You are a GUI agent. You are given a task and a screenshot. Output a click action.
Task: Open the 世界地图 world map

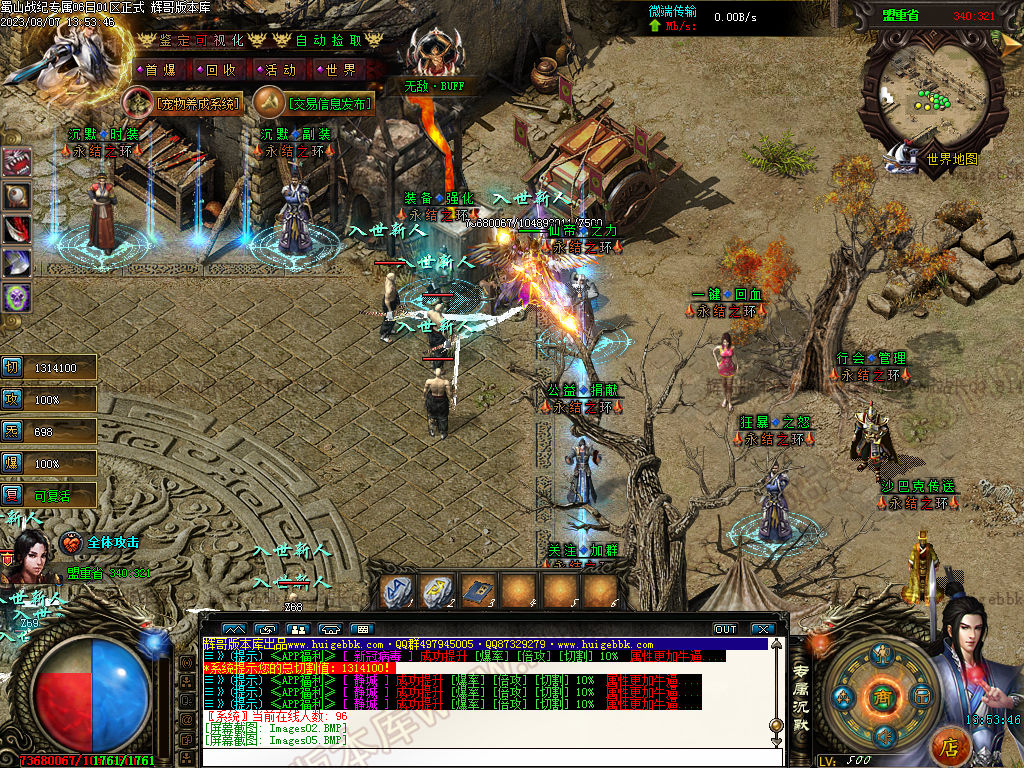[x=950, y=158]
